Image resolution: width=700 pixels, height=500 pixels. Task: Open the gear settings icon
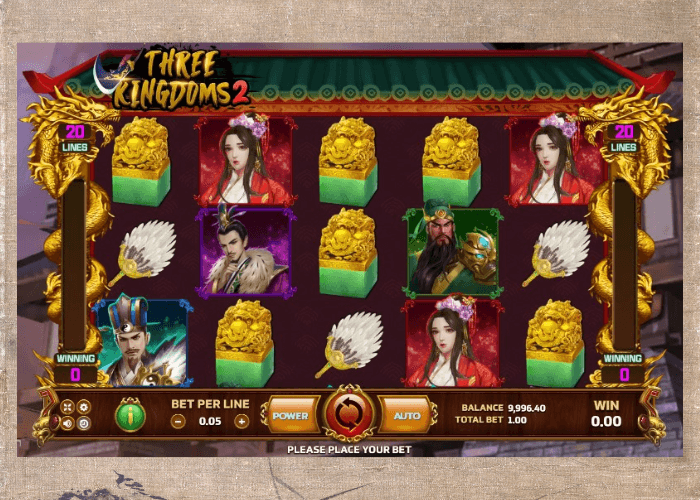click(x=84, y=407)
